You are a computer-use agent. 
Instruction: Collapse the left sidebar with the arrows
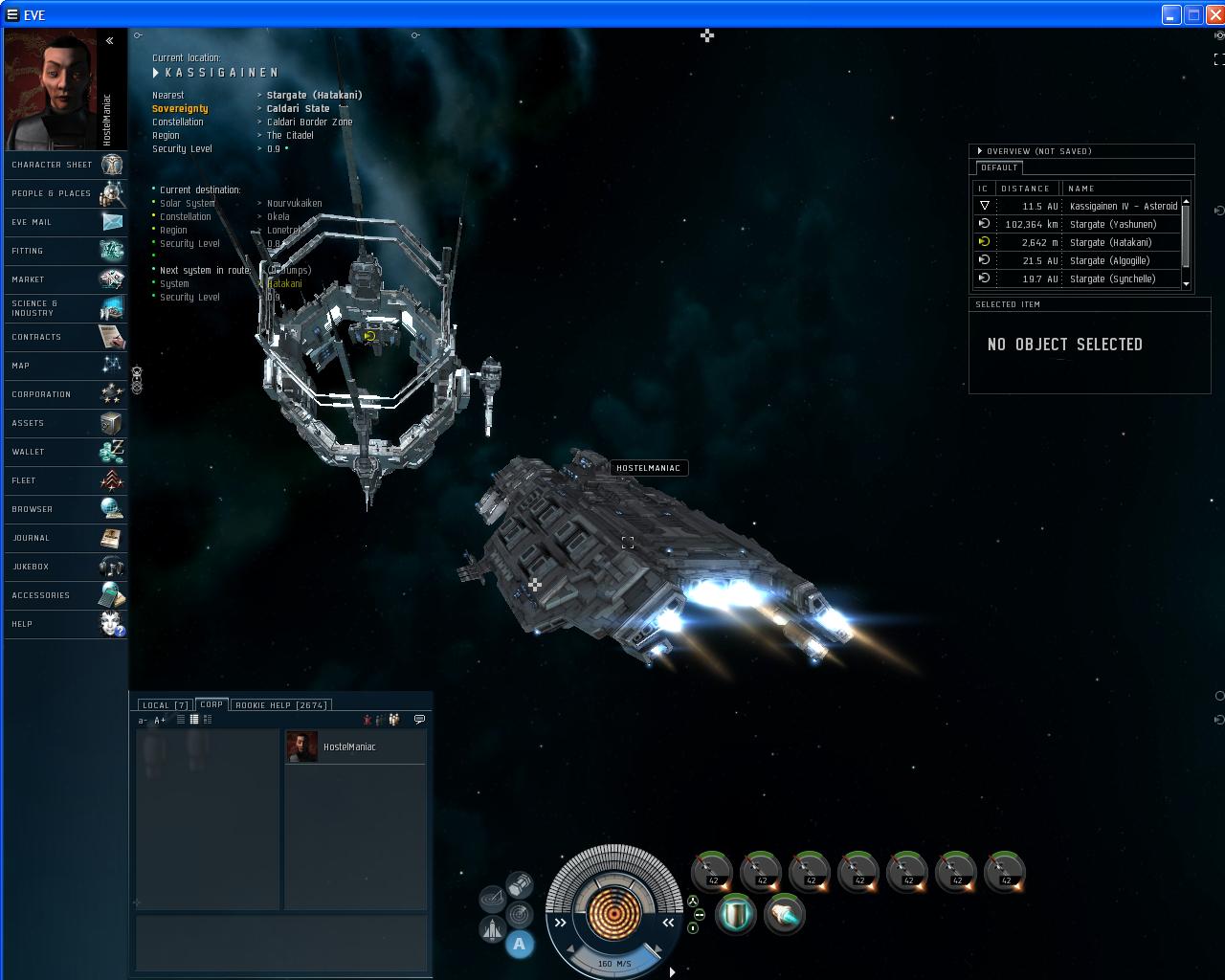[110, 40]
